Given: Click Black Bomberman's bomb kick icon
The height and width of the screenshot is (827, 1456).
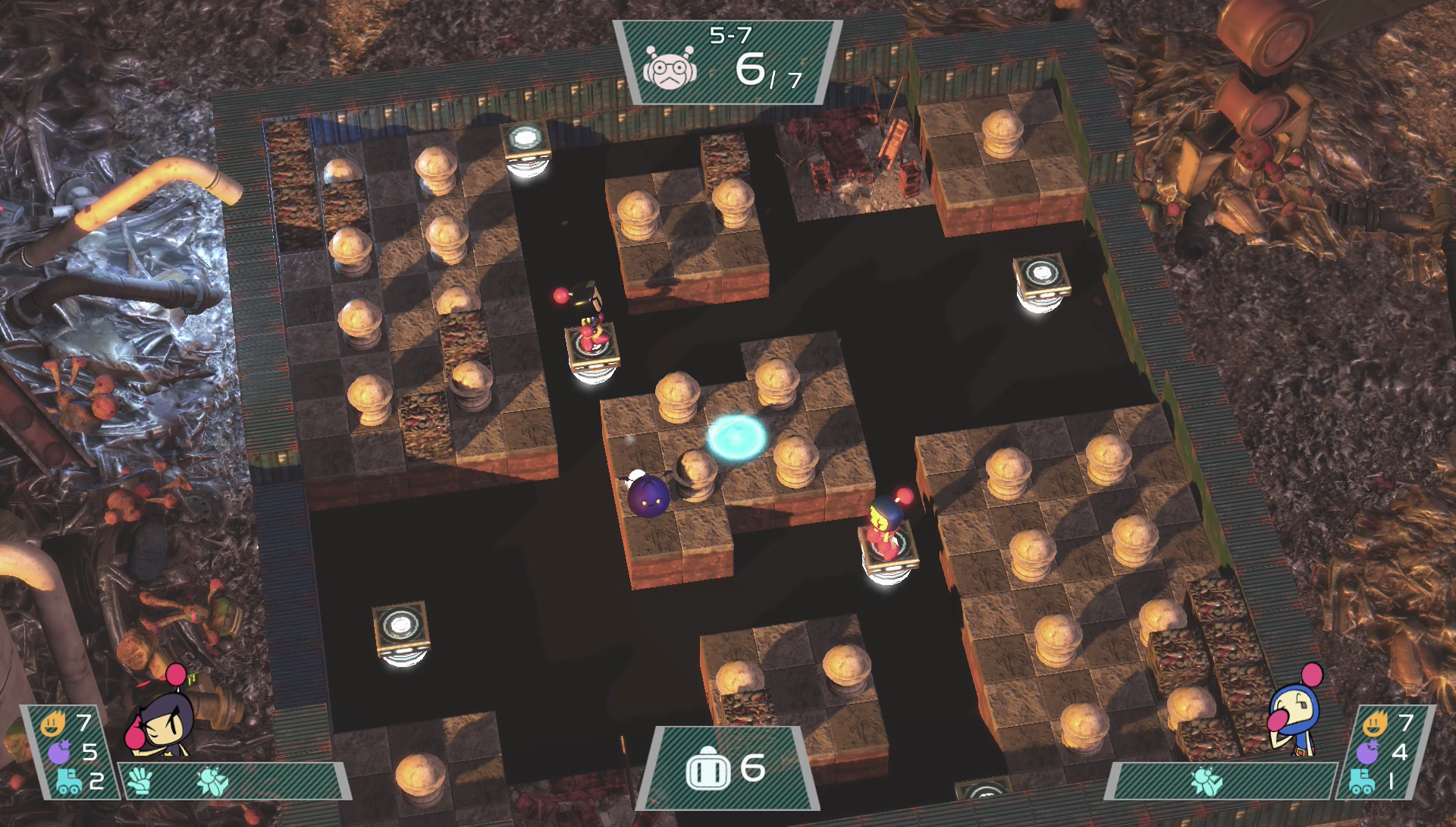Looking at the screenshot, I should (x=210, y=780).
